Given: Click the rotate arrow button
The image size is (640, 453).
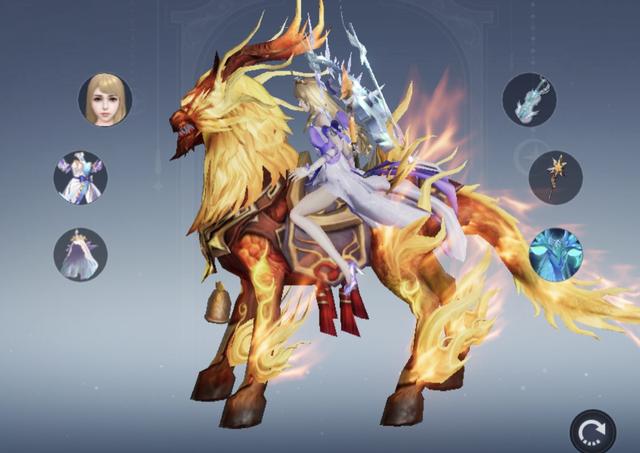Looking at the screenshot, I should [x=593, y=432].
